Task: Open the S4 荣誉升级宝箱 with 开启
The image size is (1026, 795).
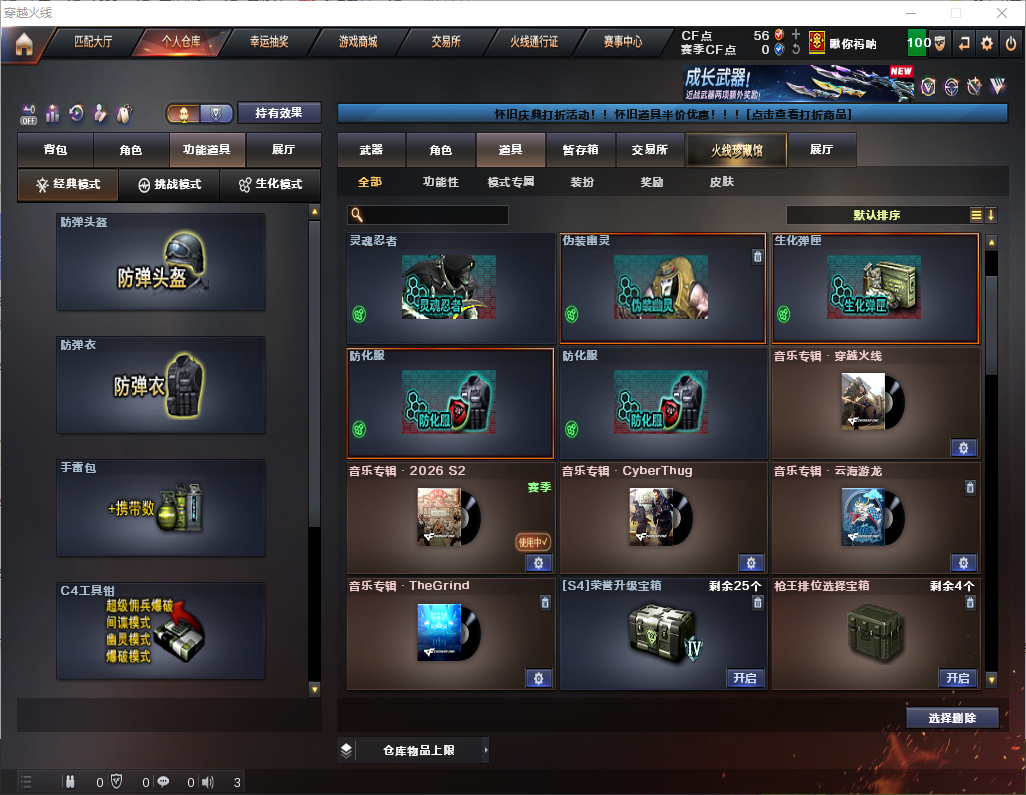Action: (x=745, y=678)
